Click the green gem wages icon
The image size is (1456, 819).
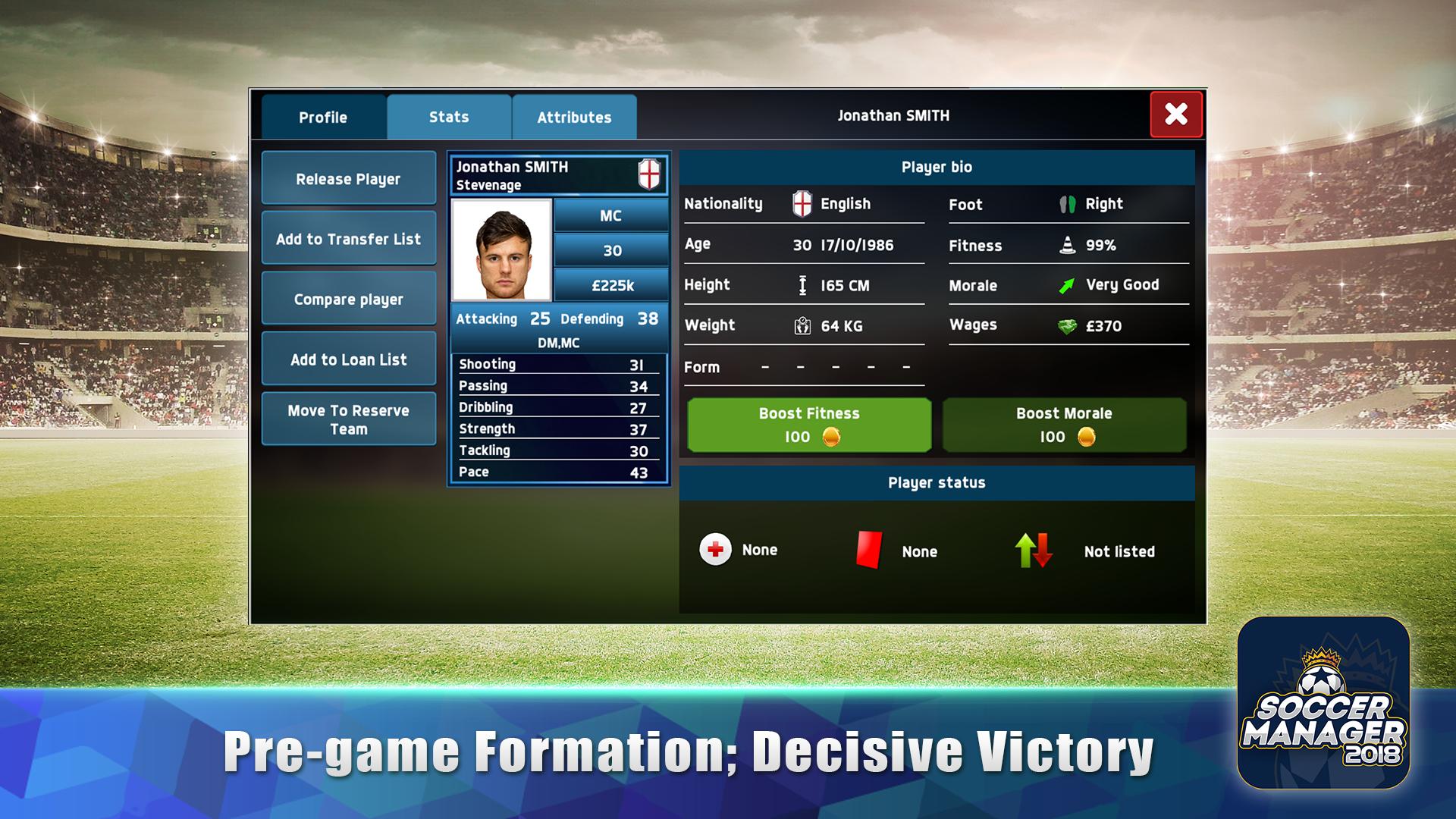click(1067, 325)
